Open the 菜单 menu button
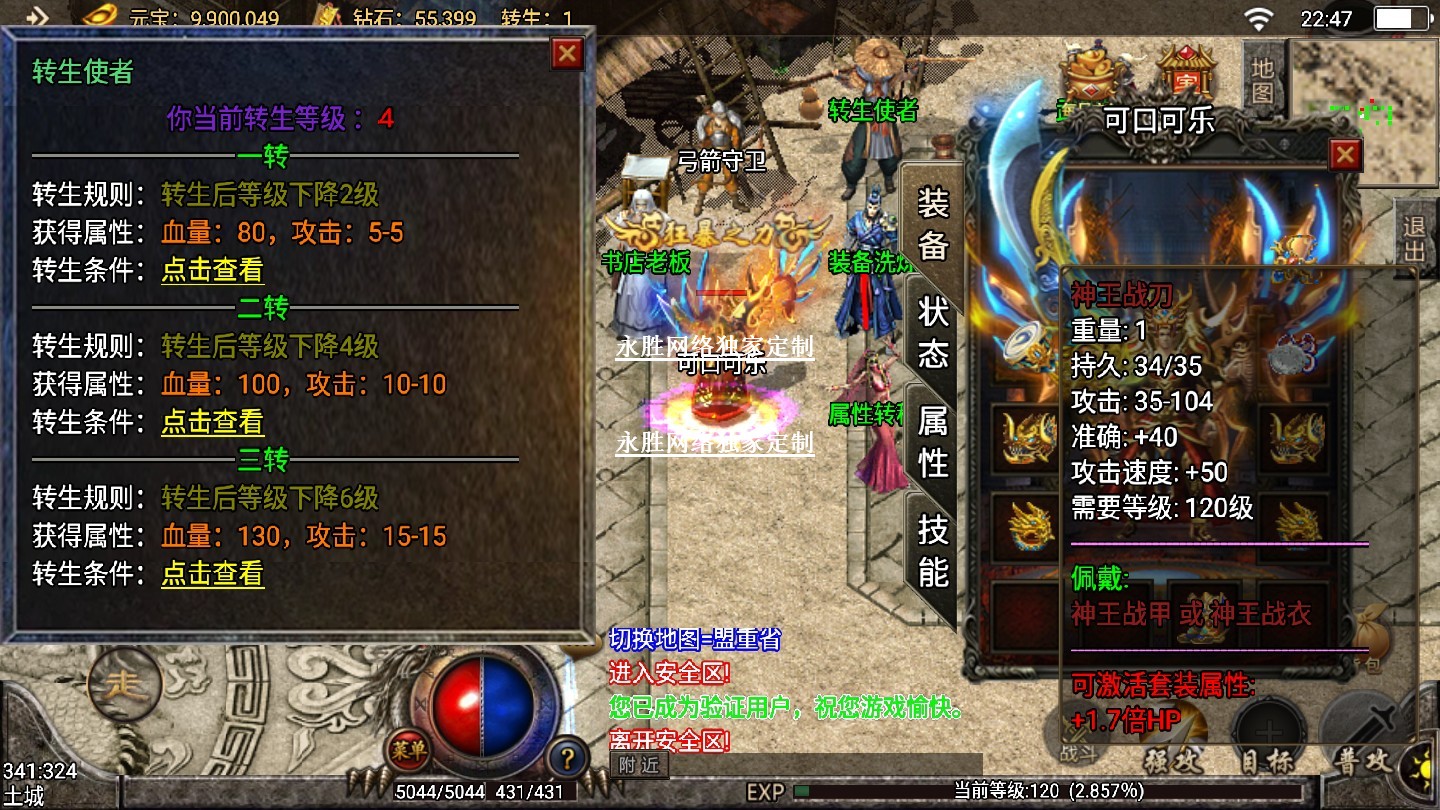This screenshot has height=810, width=1440. 408,748
